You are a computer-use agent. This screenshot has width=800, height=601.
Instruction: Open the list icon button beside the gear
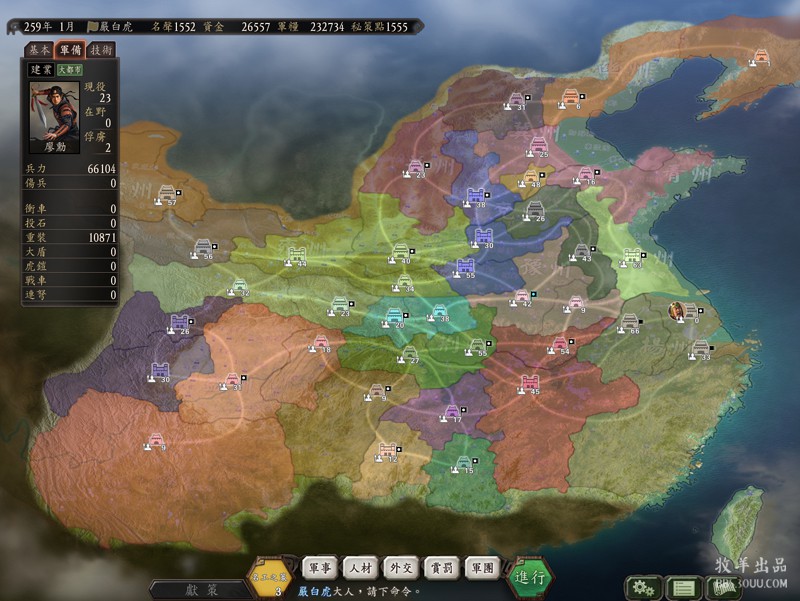(683, 587)
